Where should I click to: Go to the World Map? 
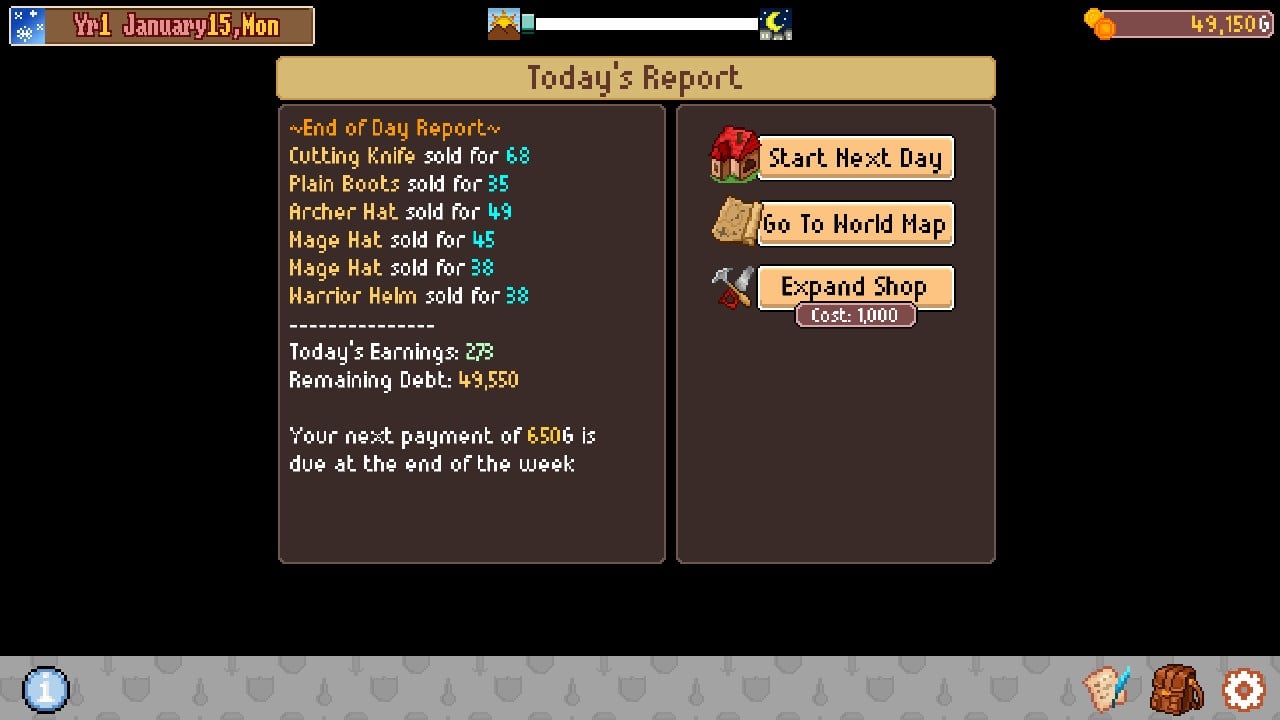click(x=854, y=224)
